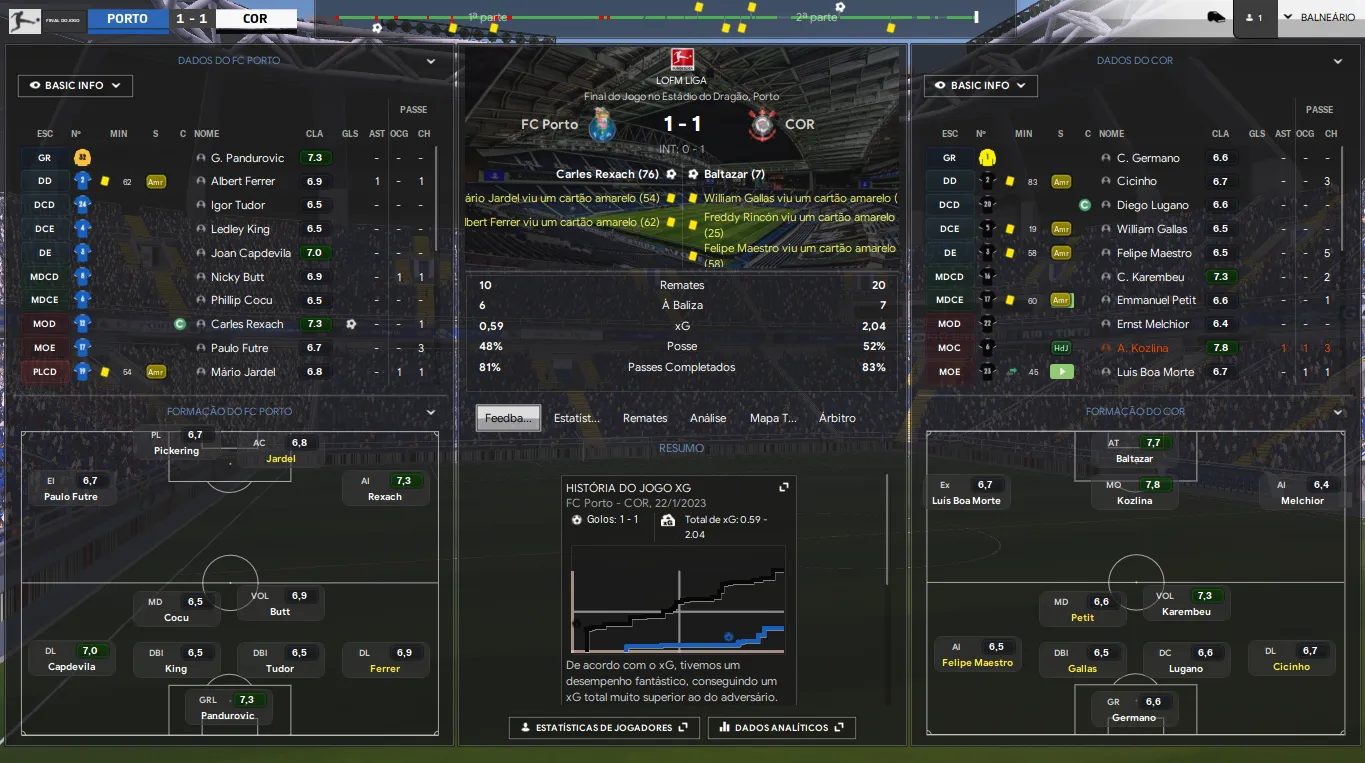Collapse the Dados do FC Porto panel
The image size is (1365, 763).
click(431, 61)
